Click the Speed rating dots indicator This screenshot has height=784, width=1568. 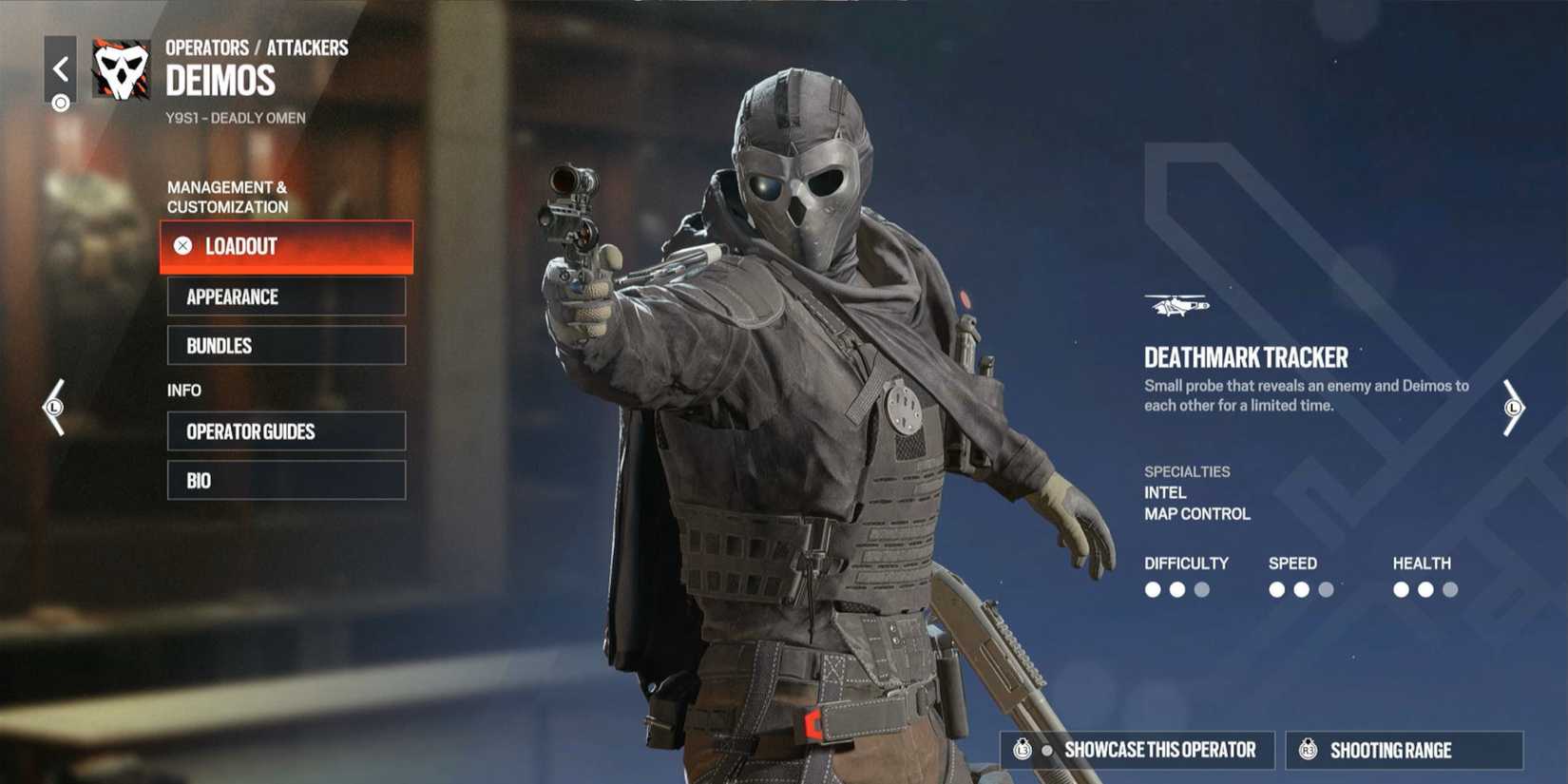1302,589
